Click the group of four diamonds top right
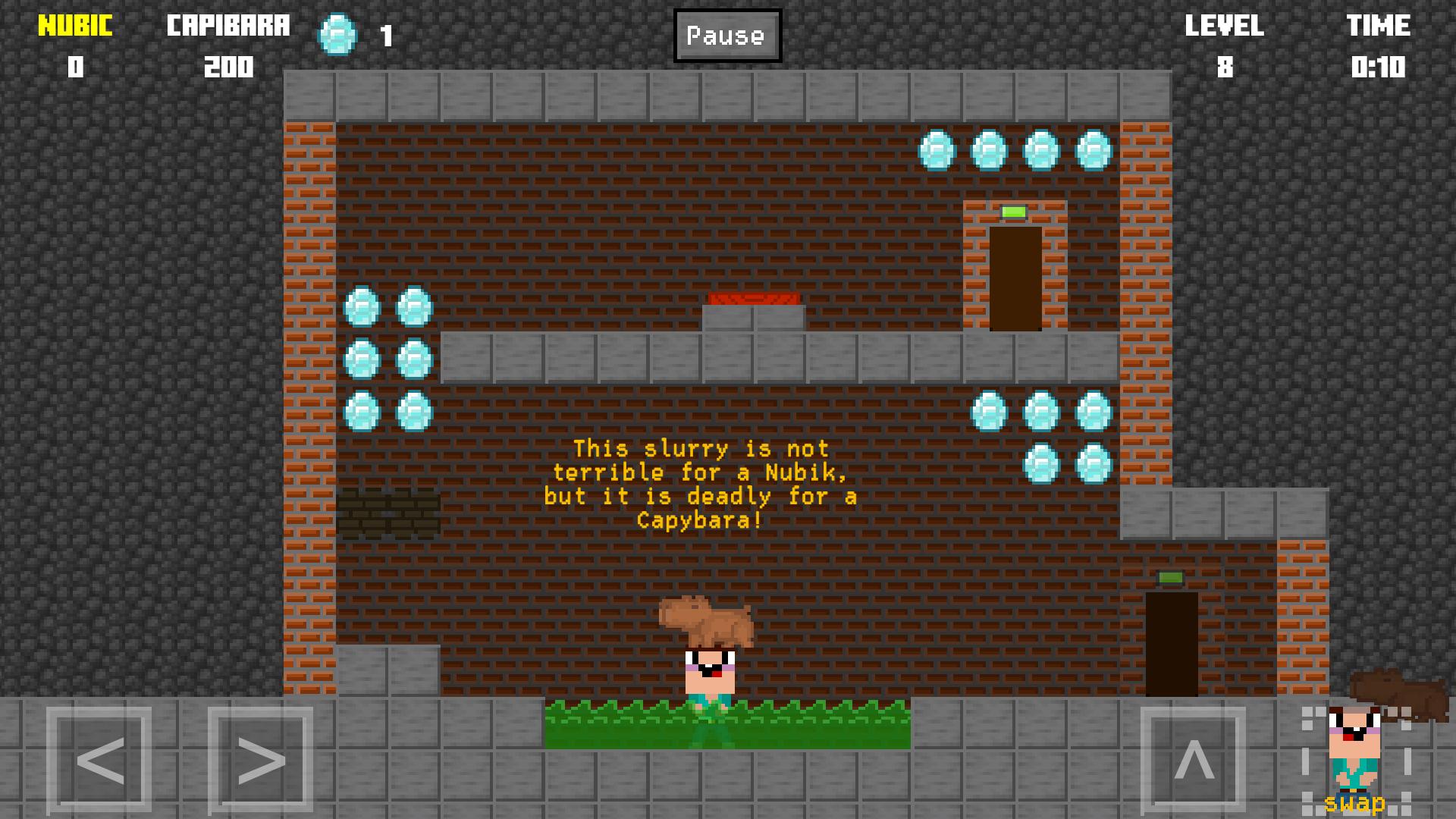This screenshot has width=1456, height=819. (x=1015, y=149)
